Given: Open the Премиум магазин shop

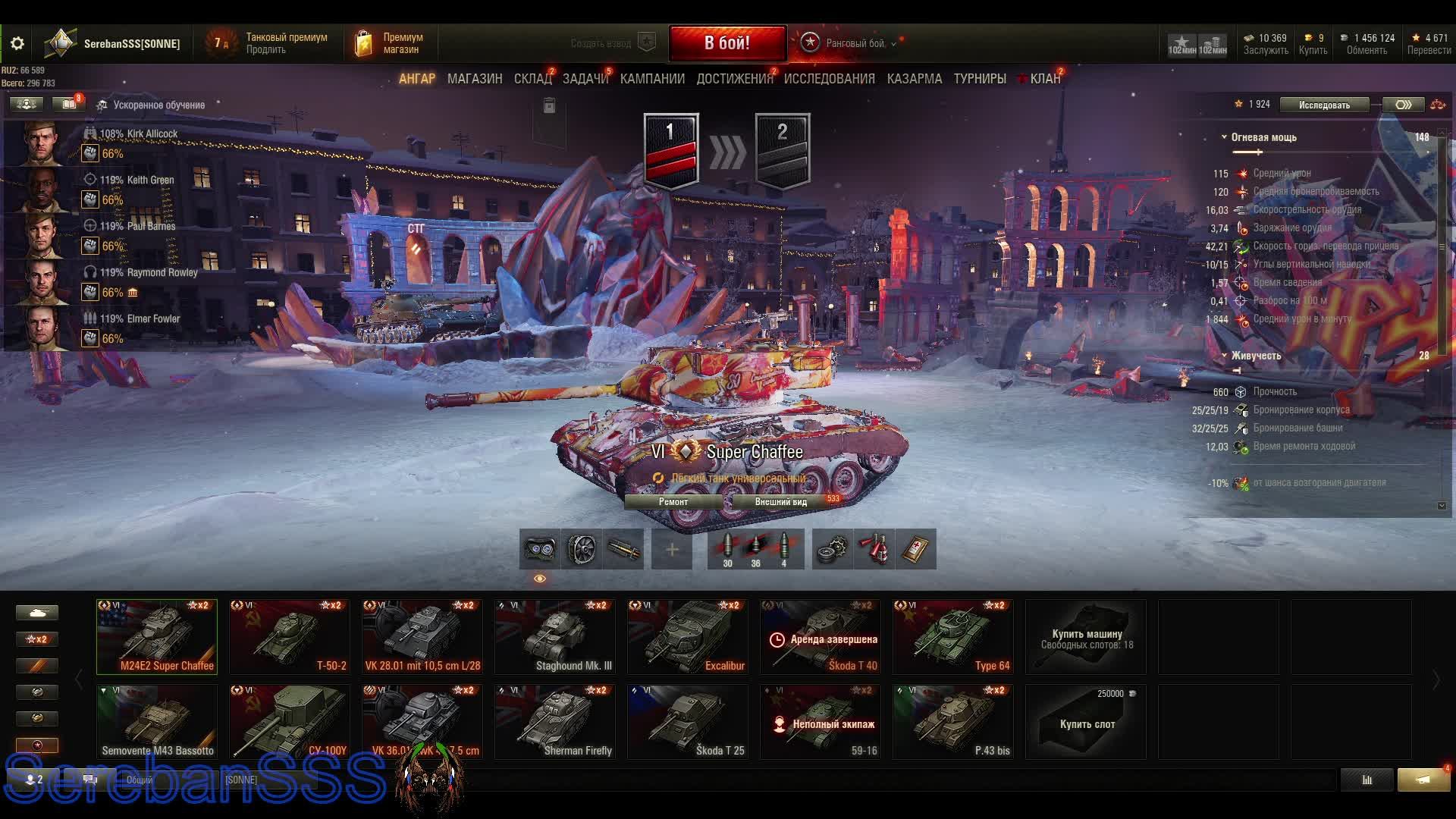Looking at the screenshot, I should pyautogui.click(x=390, y=43).
